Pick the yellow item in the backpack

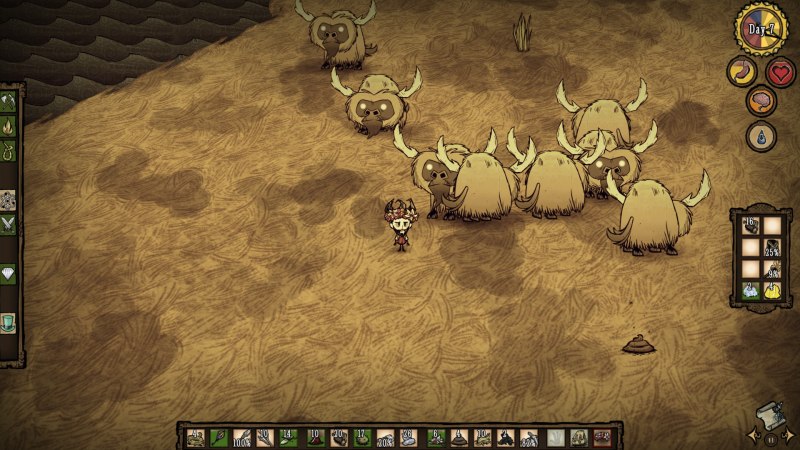[x=772, y=291]
